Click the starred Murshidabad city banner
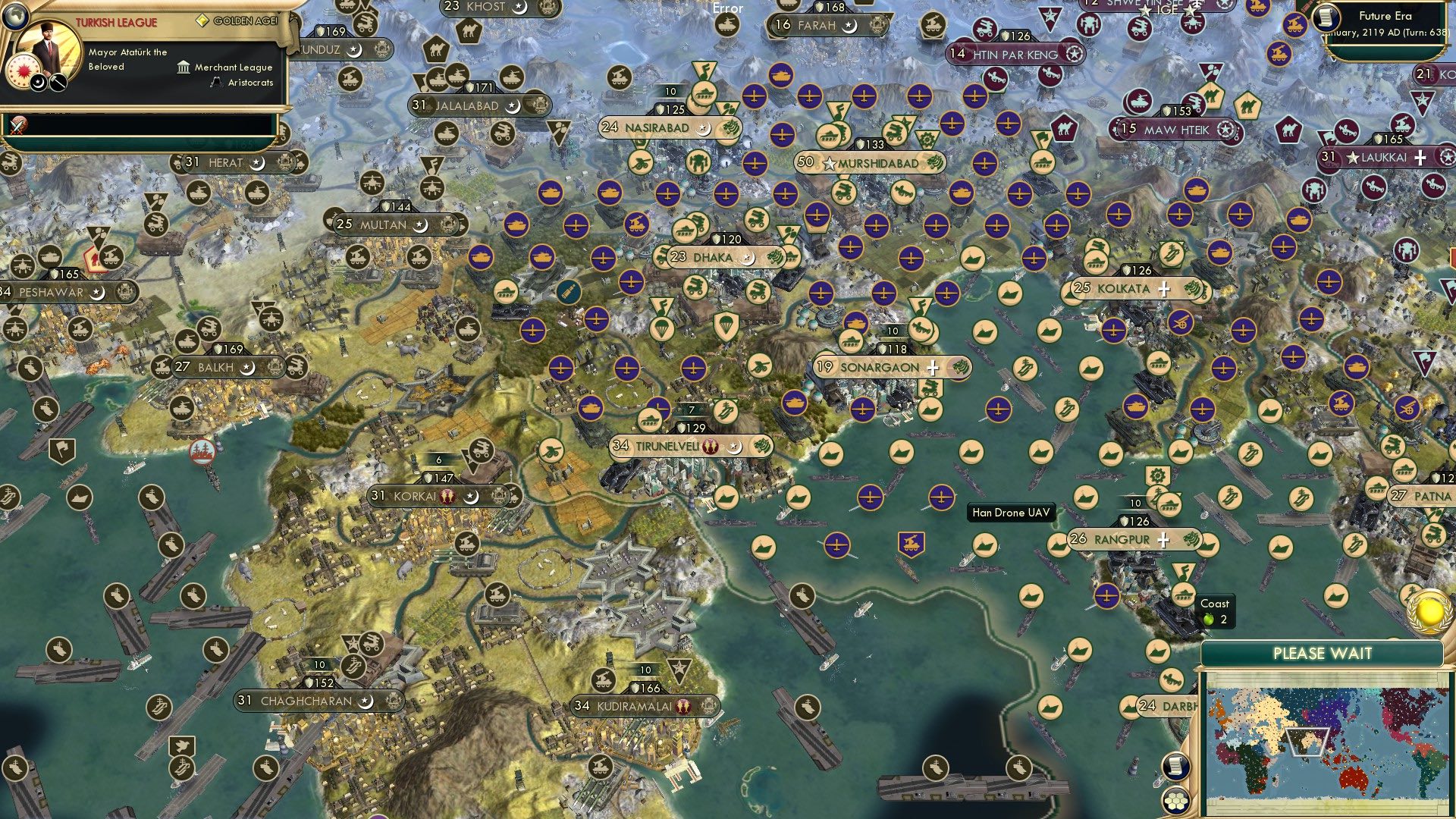1456x819 pixels. [872, 162]
